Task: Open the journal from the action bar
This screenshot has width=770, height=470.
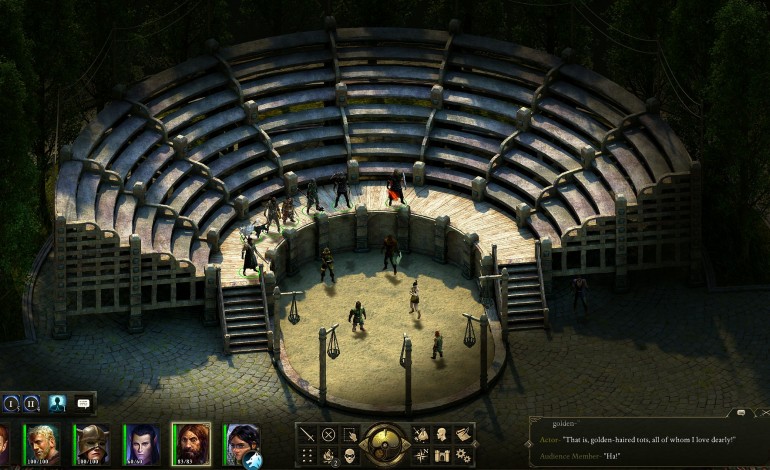Action: (462, 434)
